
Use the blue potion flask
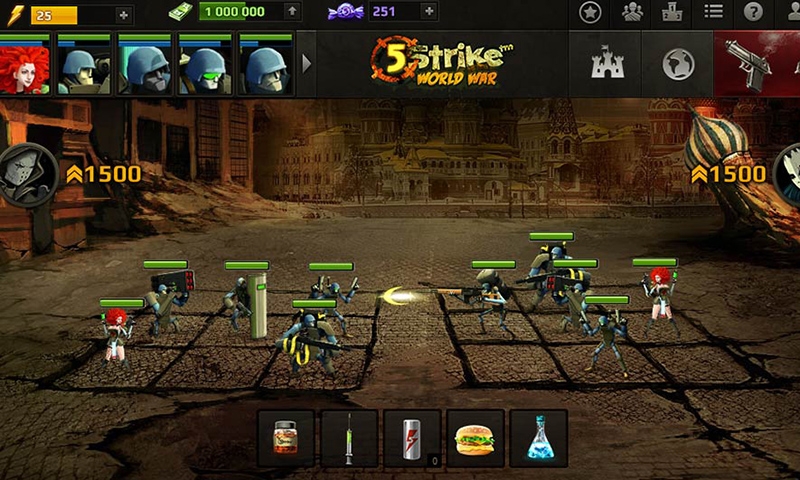click(x=538, y=438)
